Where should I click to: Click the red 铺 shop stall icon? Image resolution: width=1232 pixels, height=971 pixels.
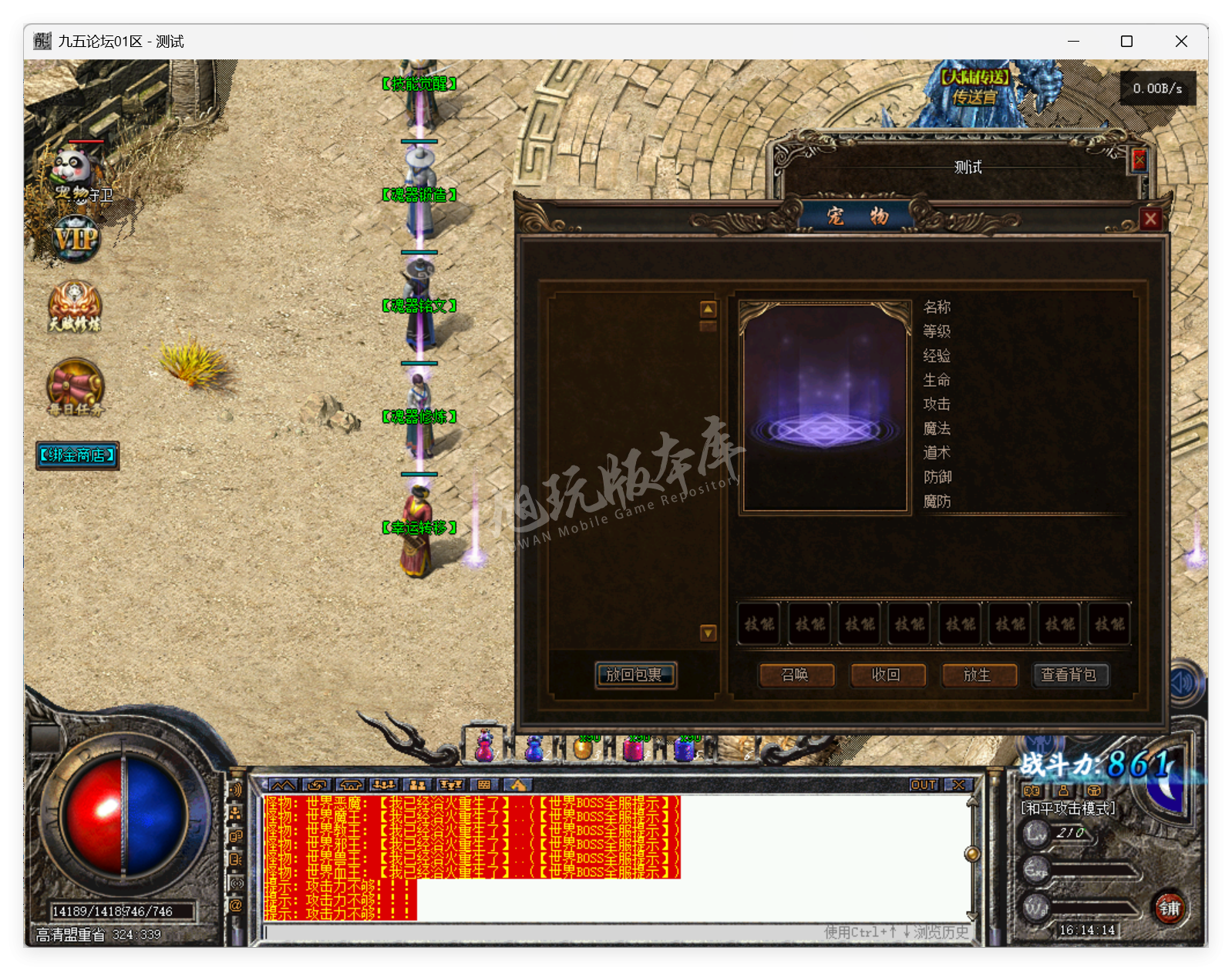pyautogui.click(x=1169, y=909)
